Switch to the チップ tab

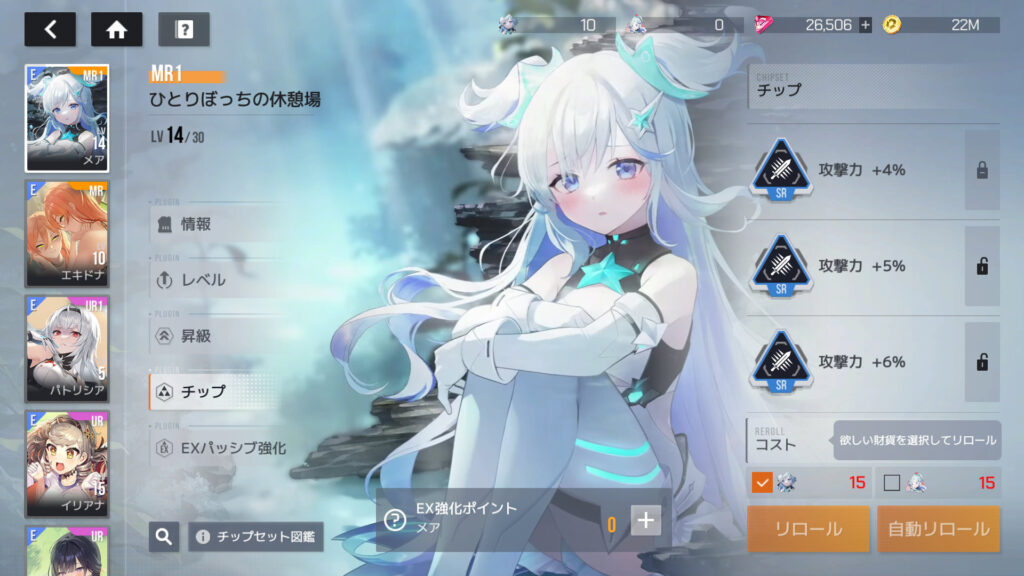tap(215, 392)
